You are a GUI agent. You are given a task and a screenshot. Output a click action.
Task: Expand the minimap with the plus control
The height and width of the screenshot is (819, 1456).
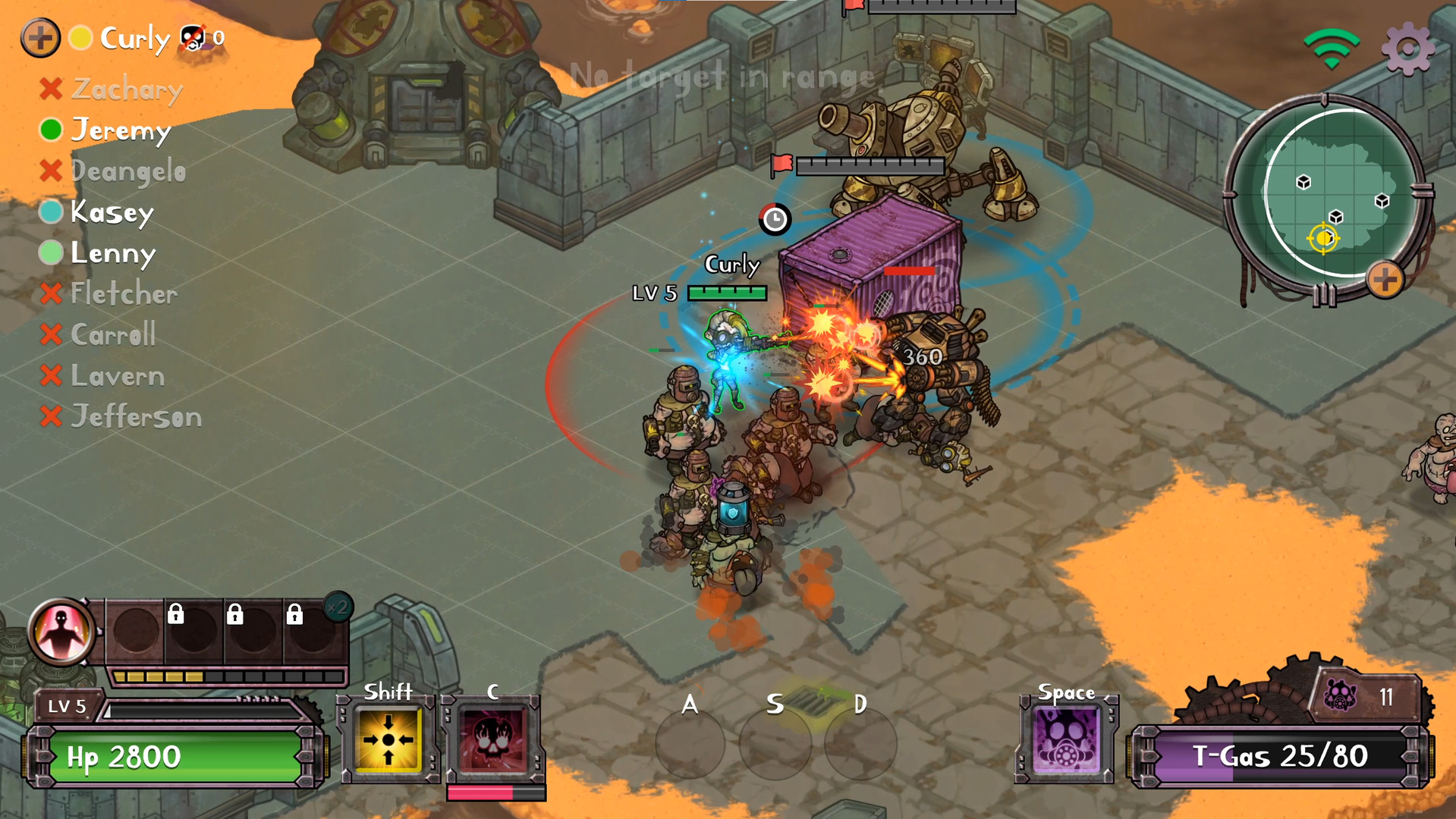(x=1386, y=280)
